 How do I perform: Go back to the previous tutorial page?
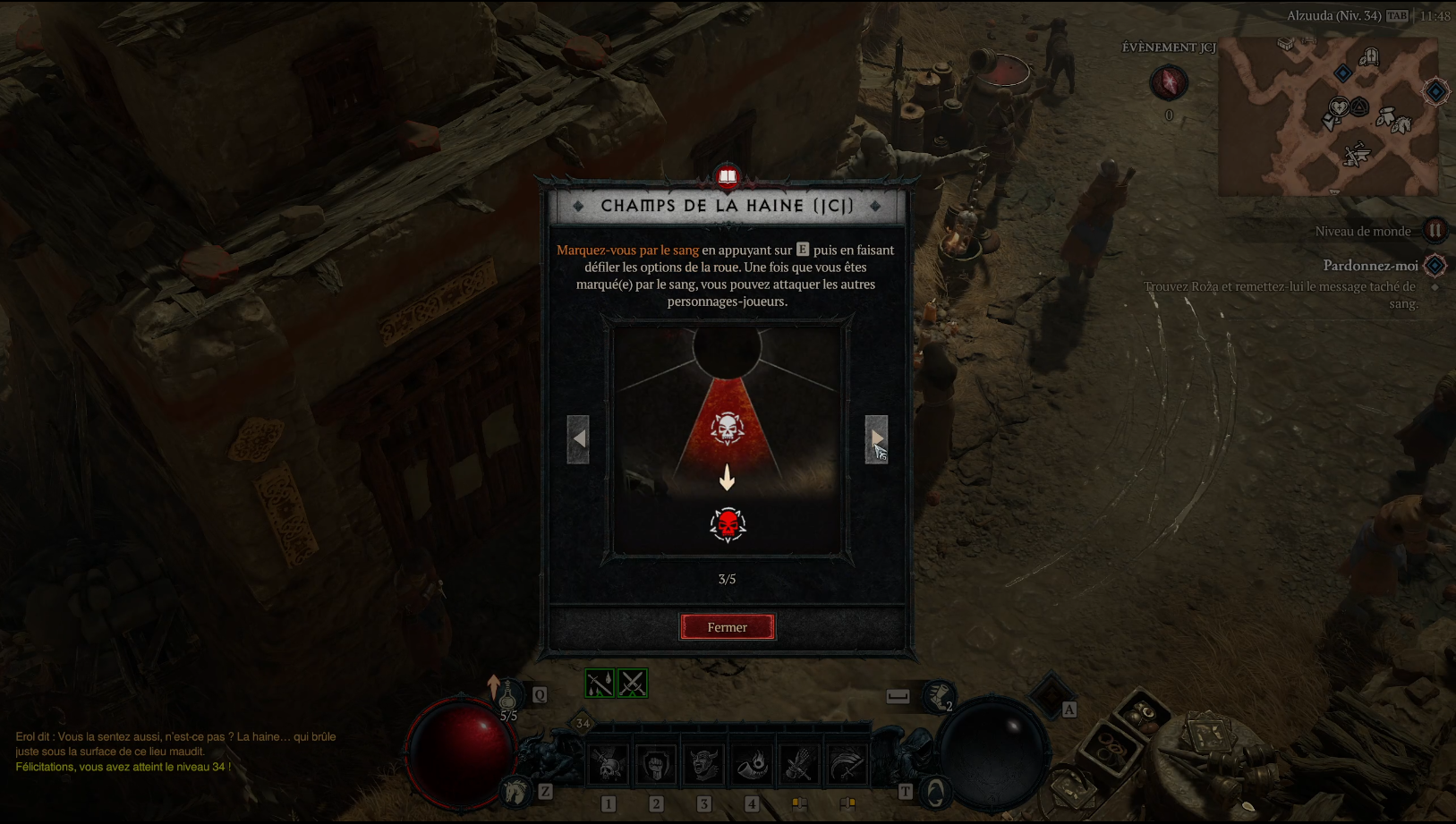578,438
